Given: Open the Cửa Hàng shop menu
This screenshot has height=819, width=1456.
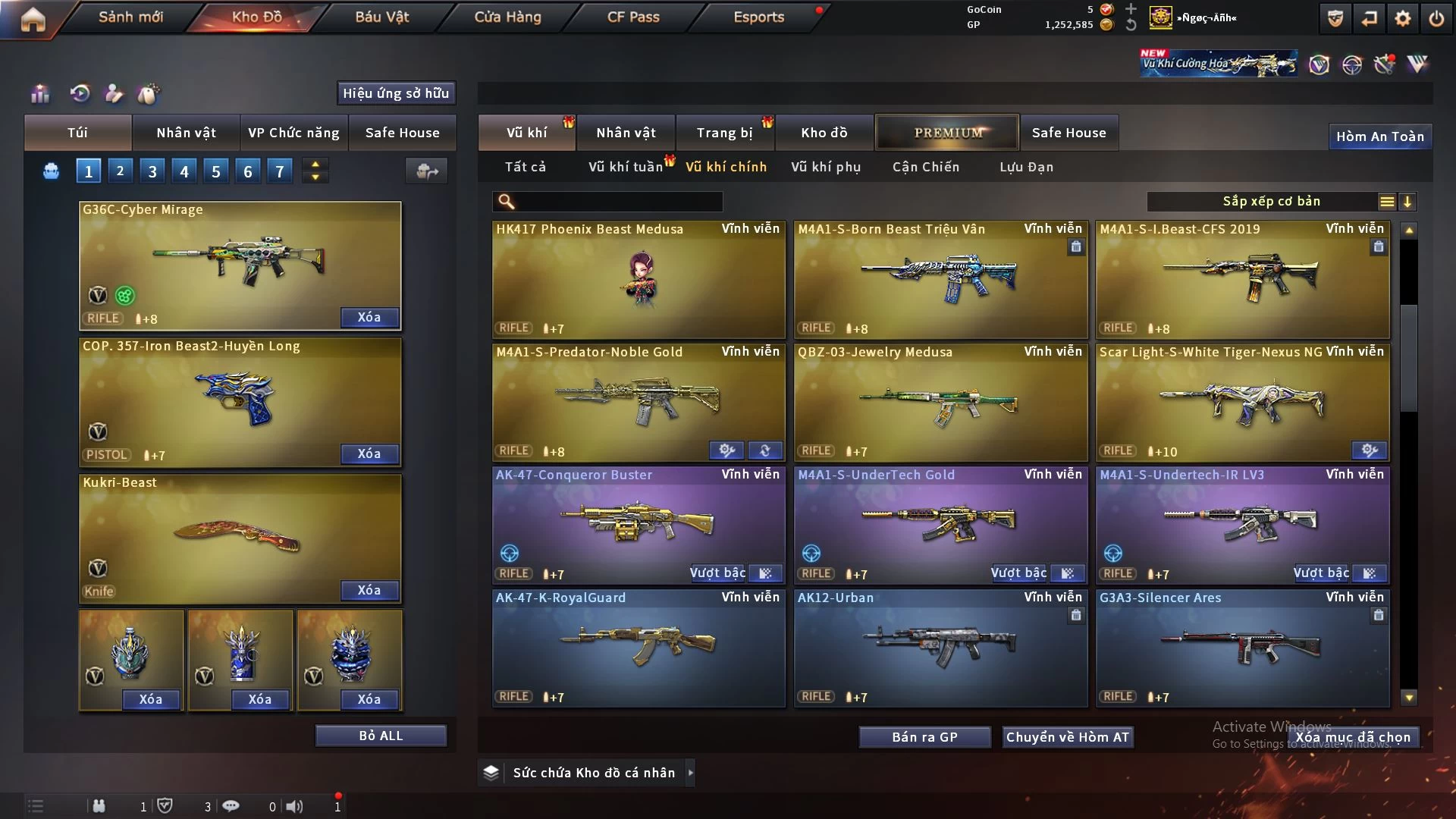Looking at the screenshot, I should point(507,17).
